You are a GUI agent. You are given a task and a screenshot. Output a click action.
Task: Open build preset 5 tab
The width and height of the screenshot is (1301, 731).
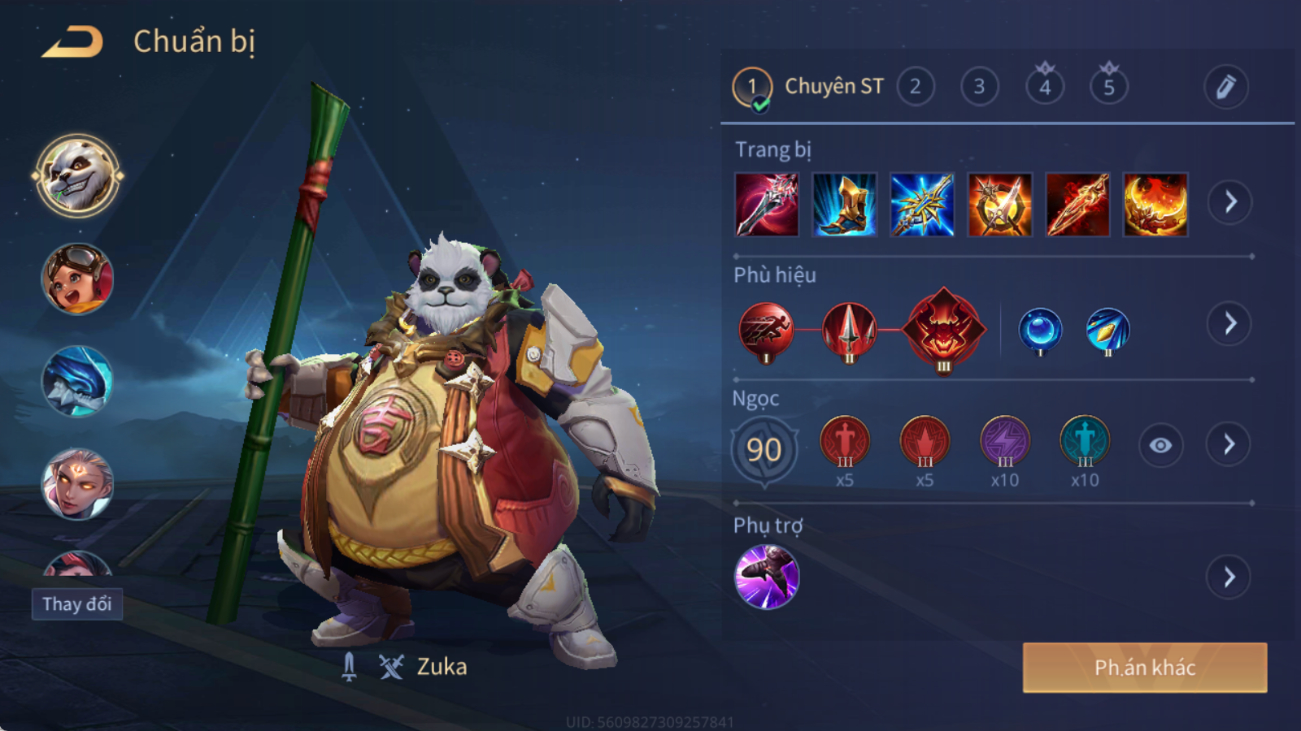1108,86
